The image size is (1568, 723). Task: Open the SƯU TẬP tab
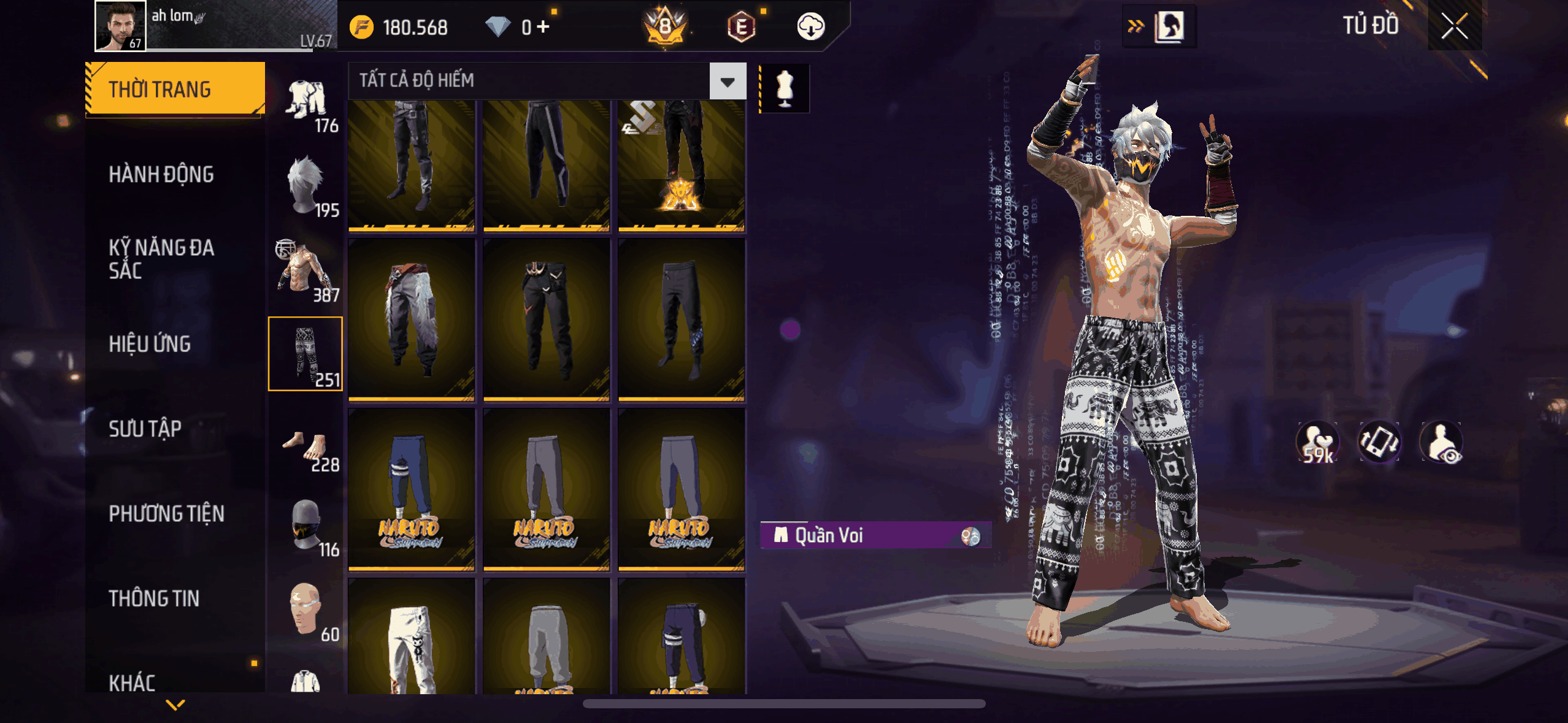pyautogui.click(x=145, y=429)
